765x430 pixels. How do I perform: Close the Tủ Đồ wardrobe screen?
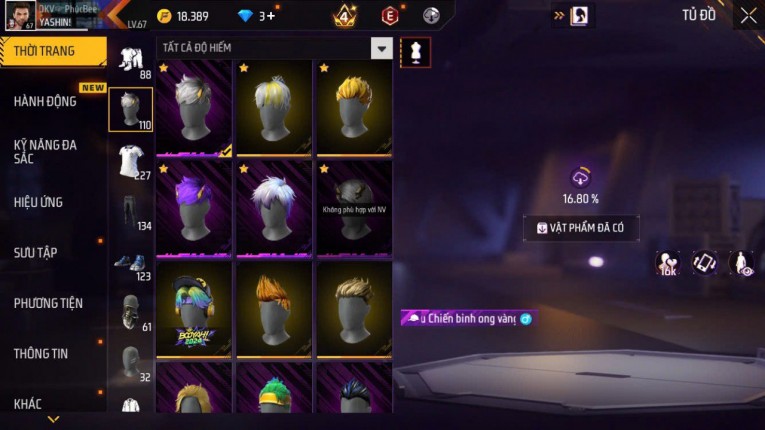point(748,15)
